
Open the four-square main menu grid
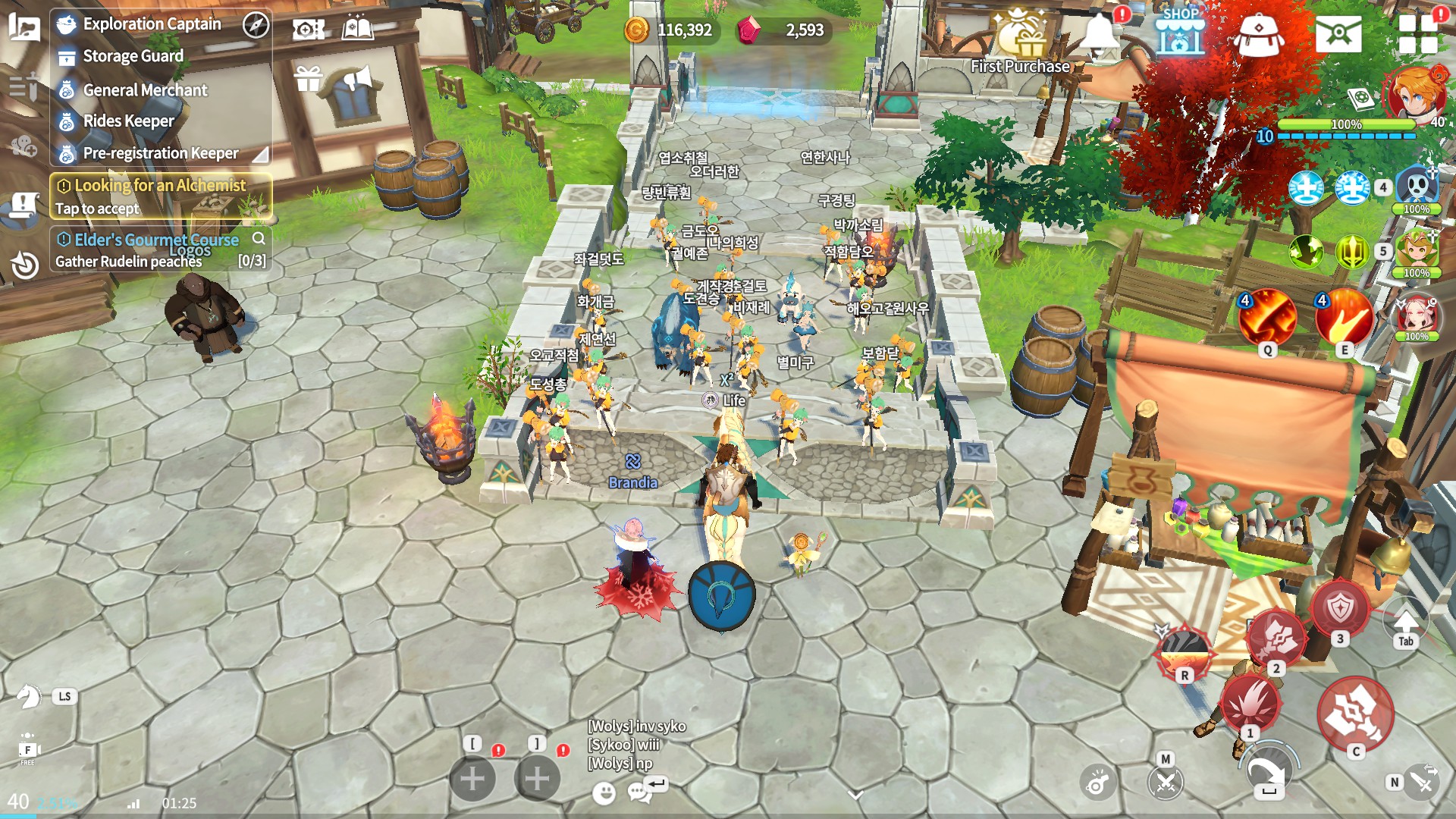(x=1418, y=33)
